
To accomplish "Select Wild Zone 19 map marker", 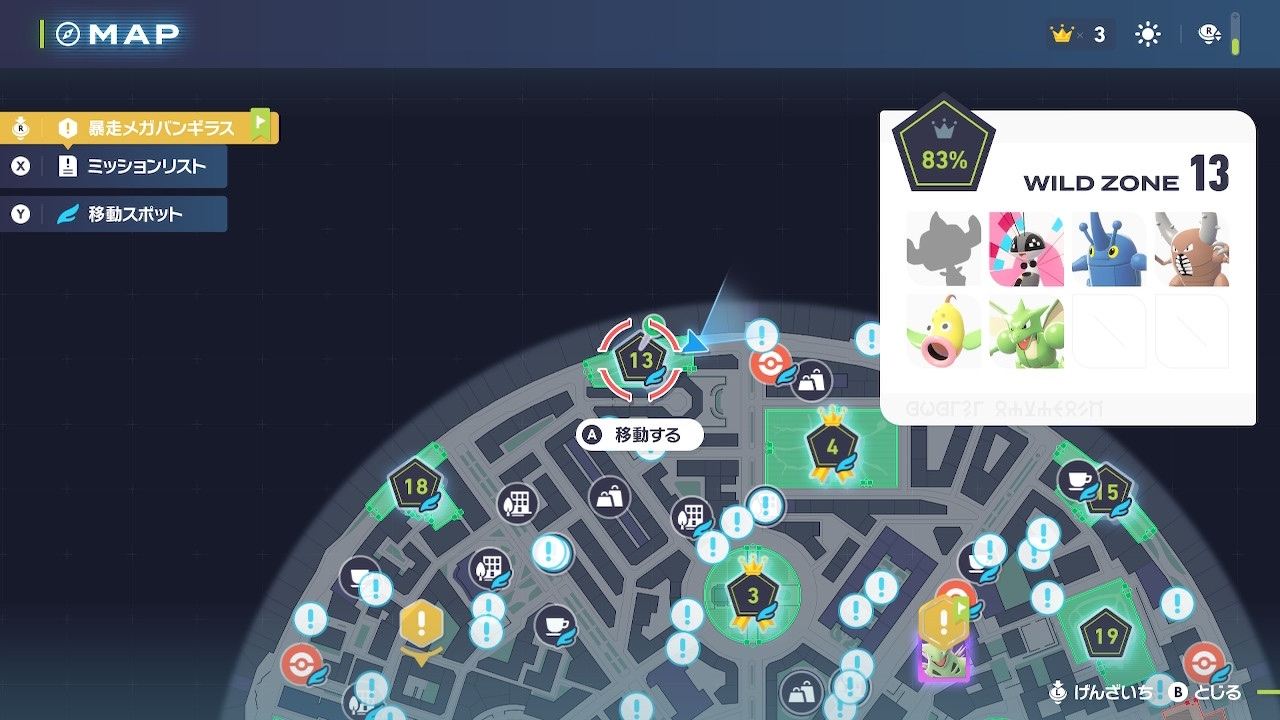I will tap(1105, 636).
